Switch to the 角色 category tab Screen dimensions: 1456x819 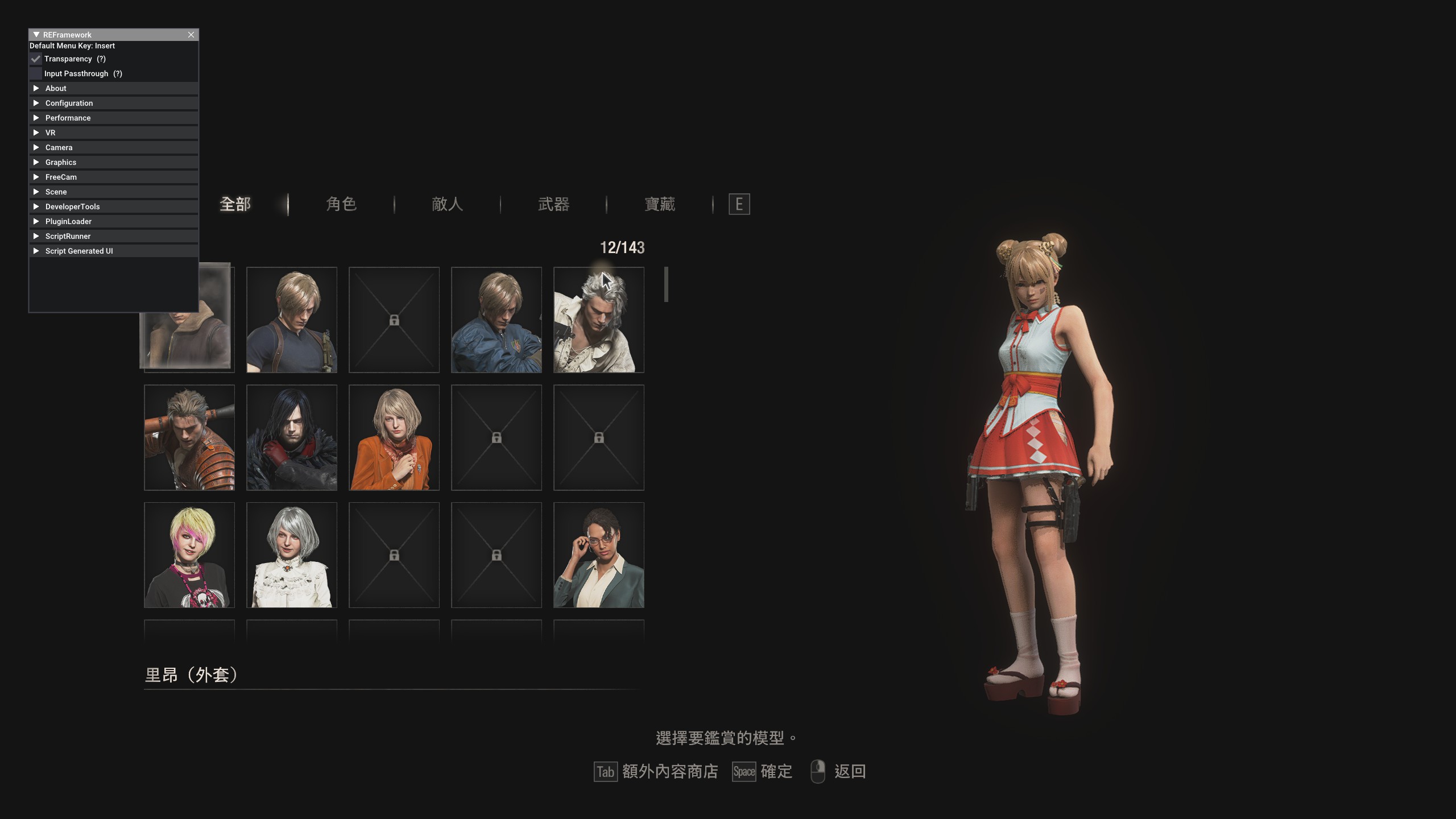click(x=341, y=204)
